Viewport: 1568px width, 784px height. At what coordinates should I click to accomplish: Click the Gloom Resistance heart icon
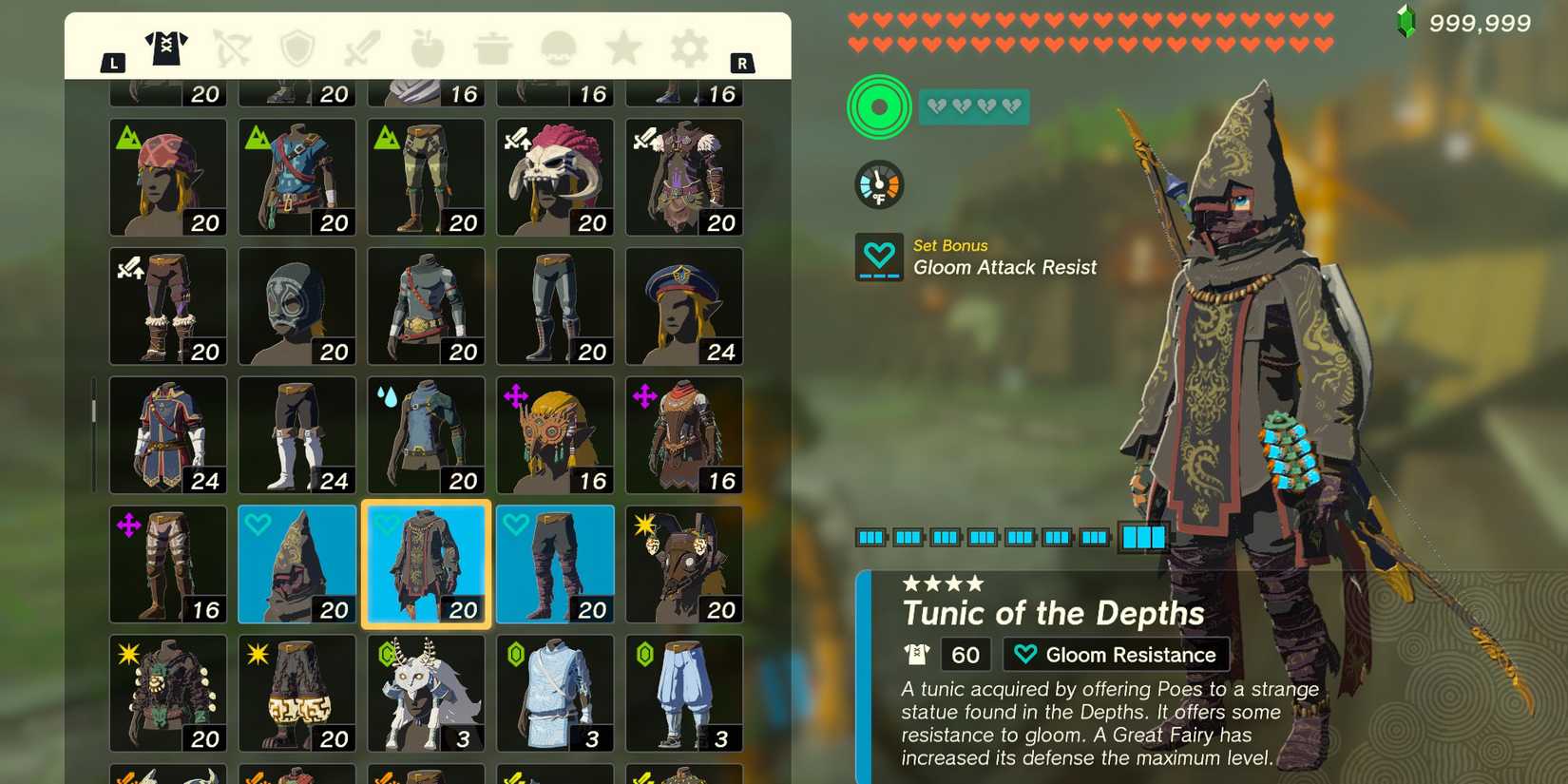[x=1023, y=654]
